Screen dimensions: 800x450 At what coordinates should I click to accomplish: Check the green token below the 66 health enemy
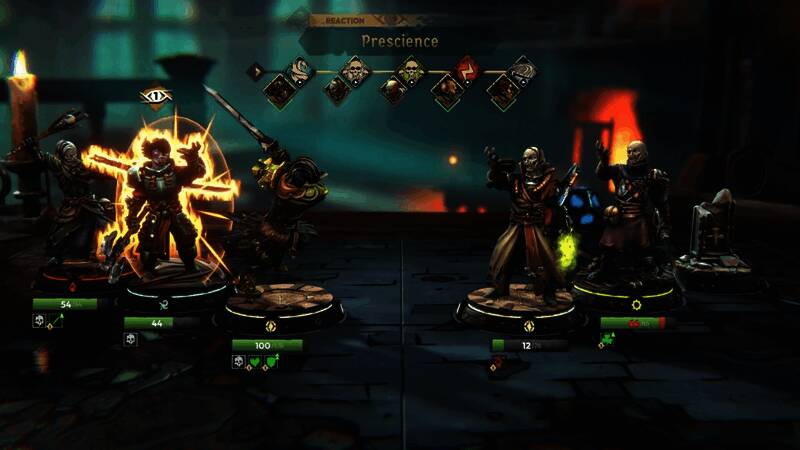[607, 340]
